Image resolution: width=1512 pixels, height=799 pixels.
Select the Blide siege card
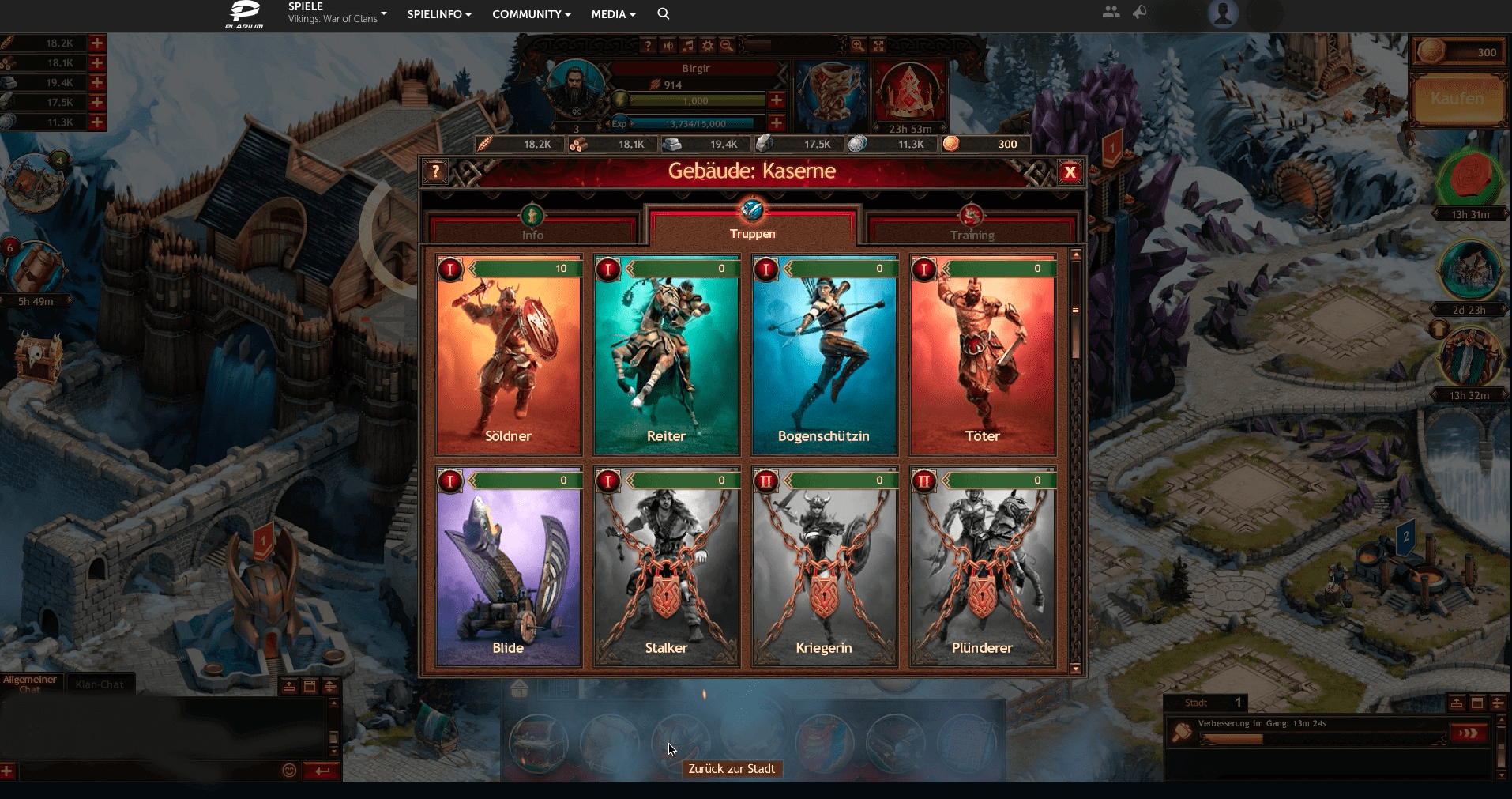(x=509, y=567)
